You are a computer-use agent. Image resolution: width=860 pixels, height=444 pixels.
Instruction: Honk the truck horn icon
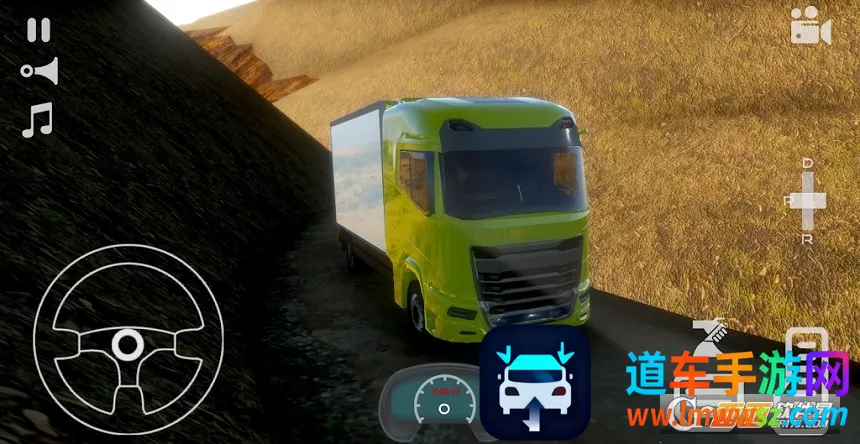point(39,71)
